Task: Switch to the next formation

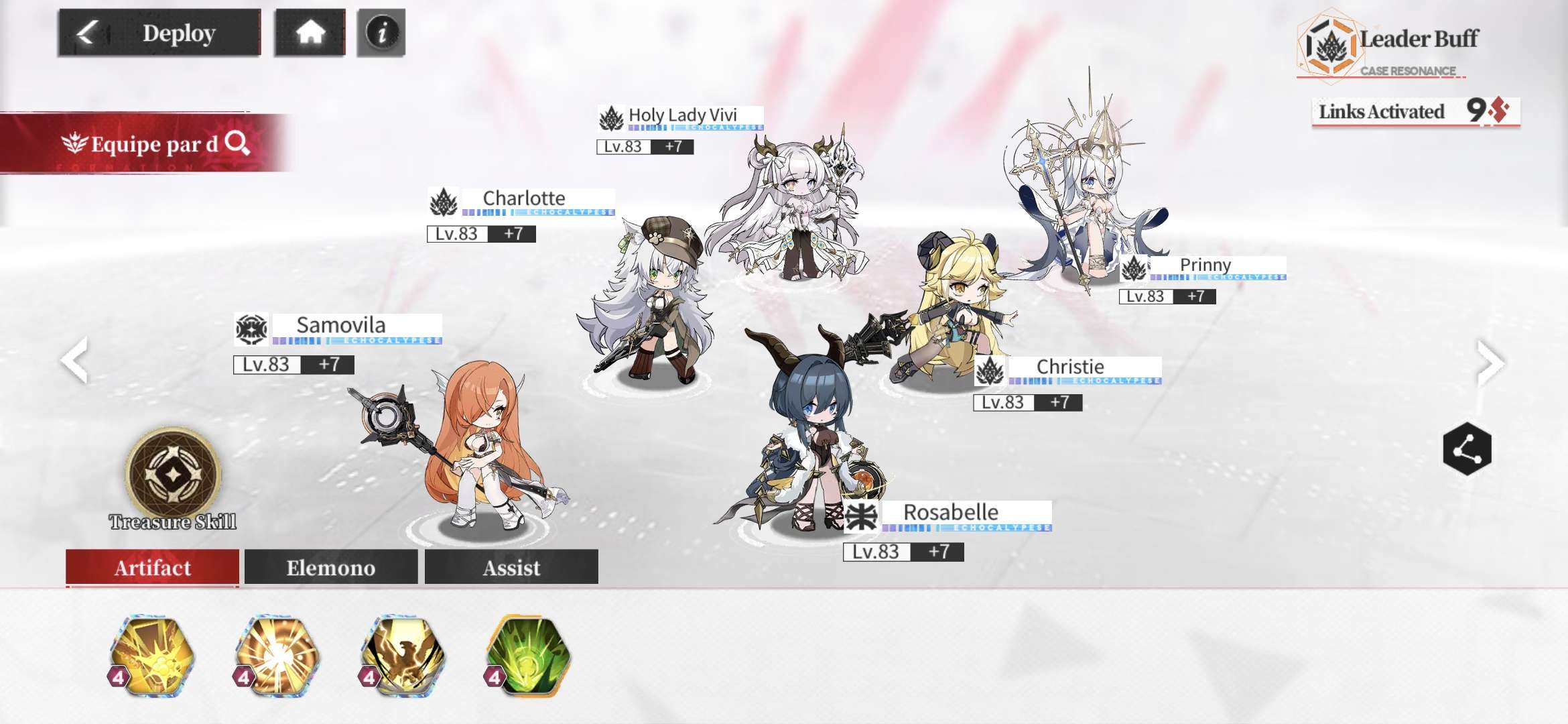Action: point(1490,363)
